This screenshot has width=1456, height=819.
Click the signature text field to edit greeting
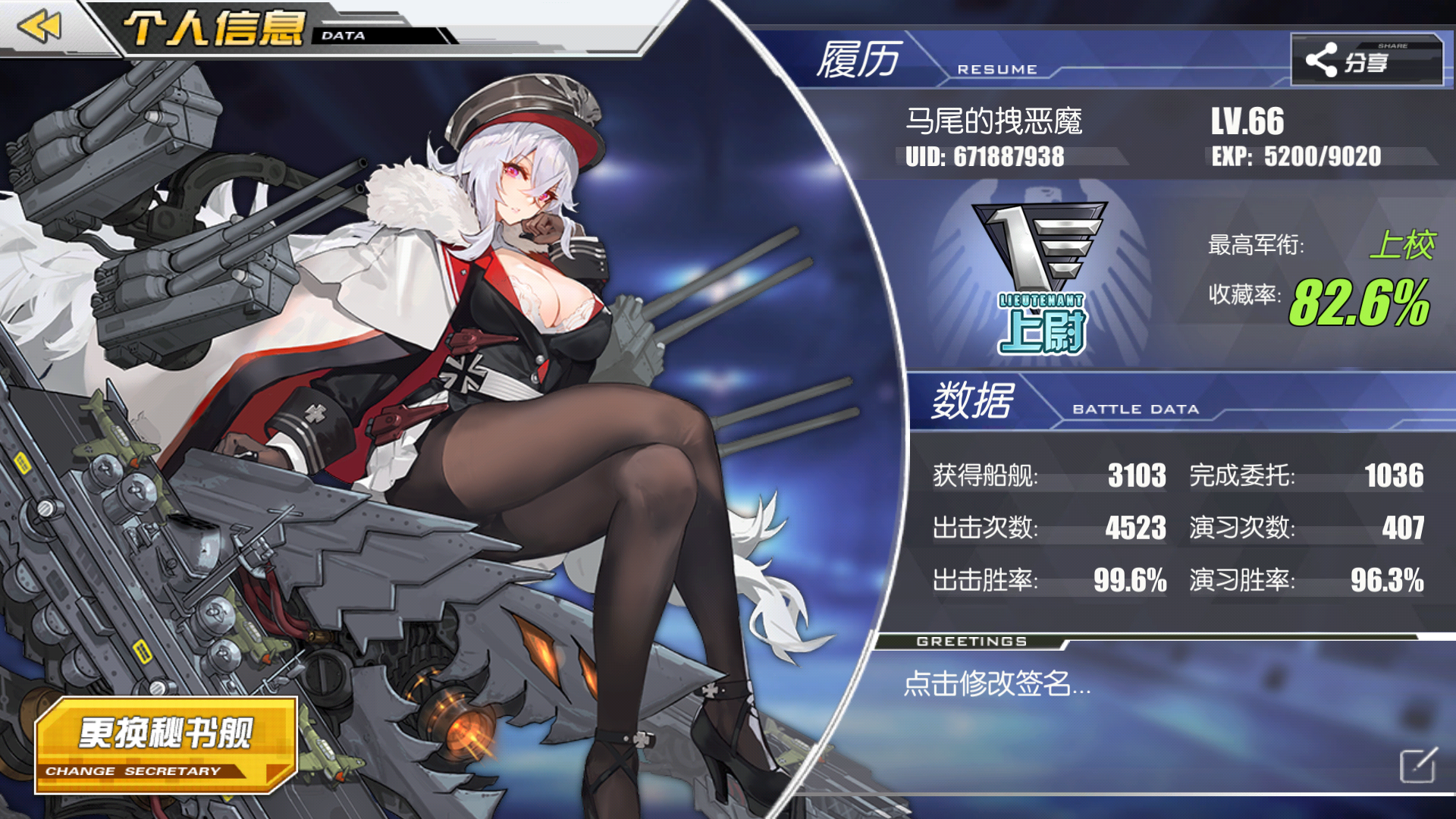(x=997, y=685)
